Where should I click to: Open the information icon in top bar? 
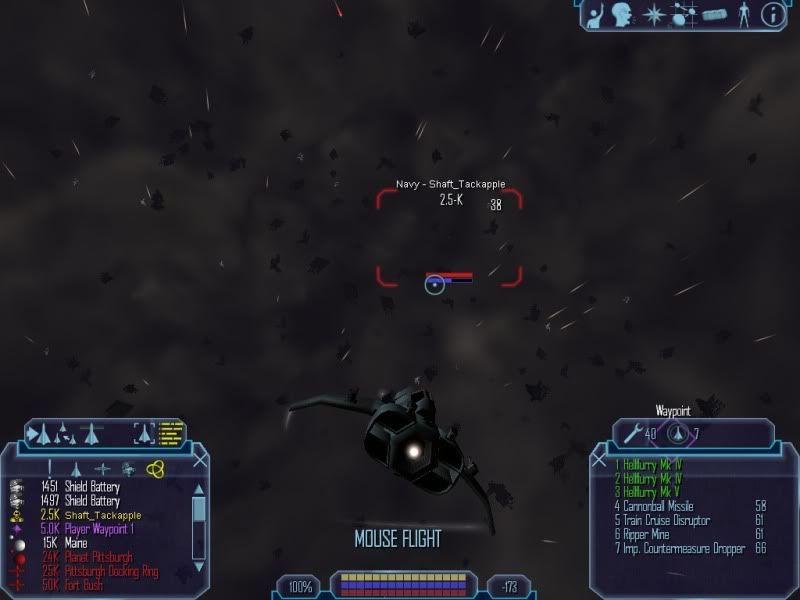[x=771, y=14]
